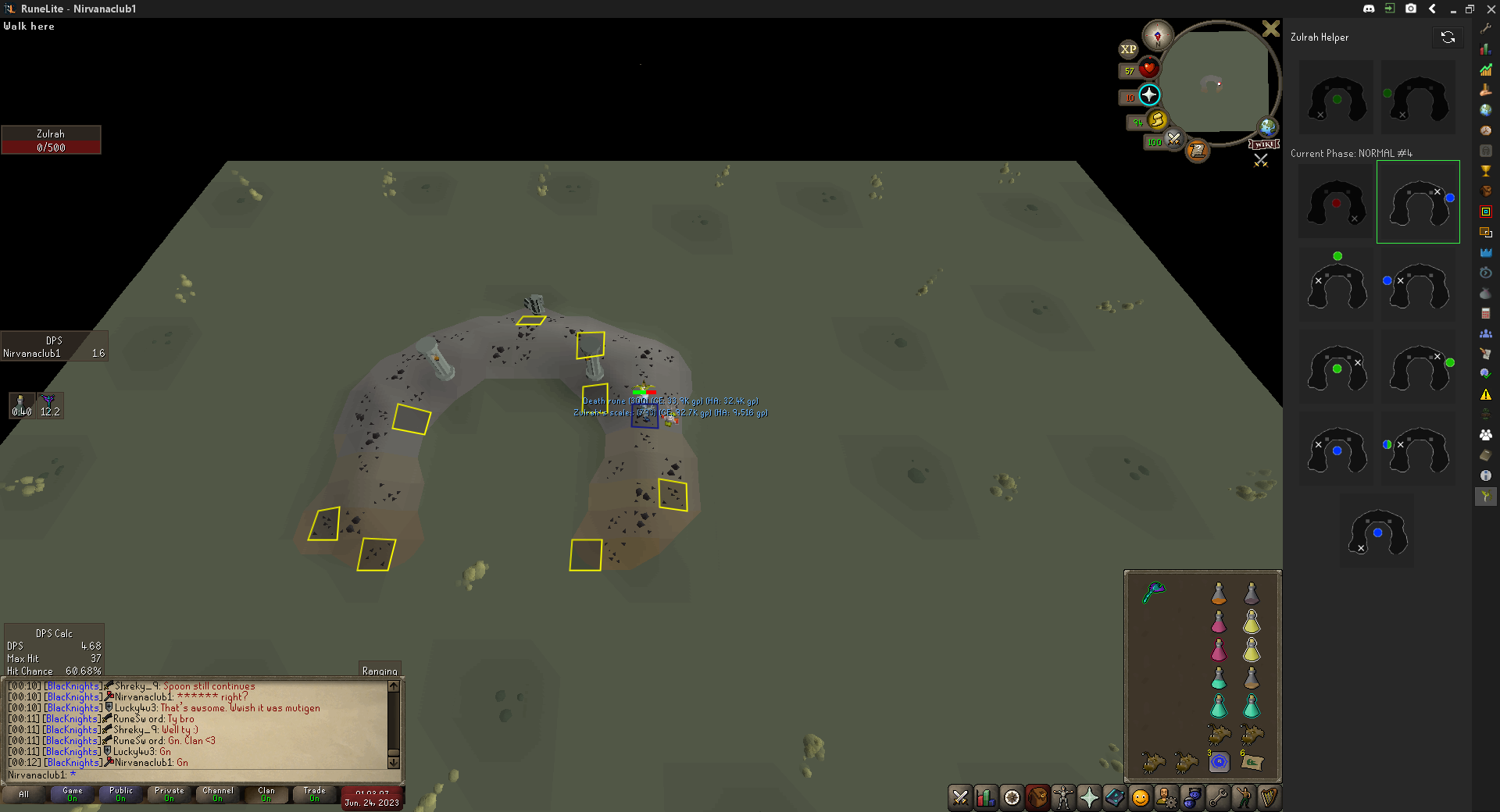Select the combat options crossed-swords icon
1500x812 pixels.
(959, 798)
